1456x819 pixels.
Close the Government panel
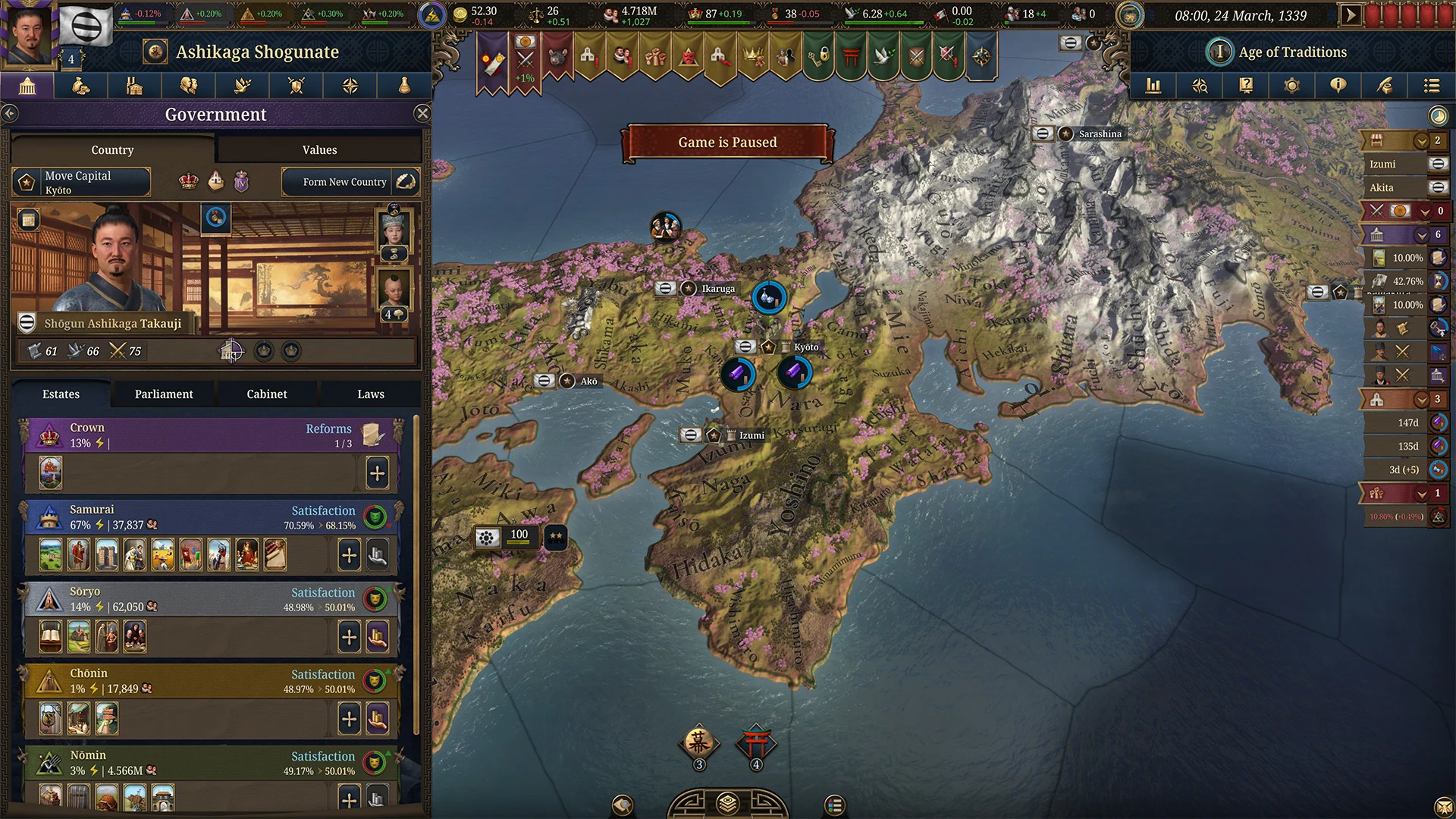point(422,114)
